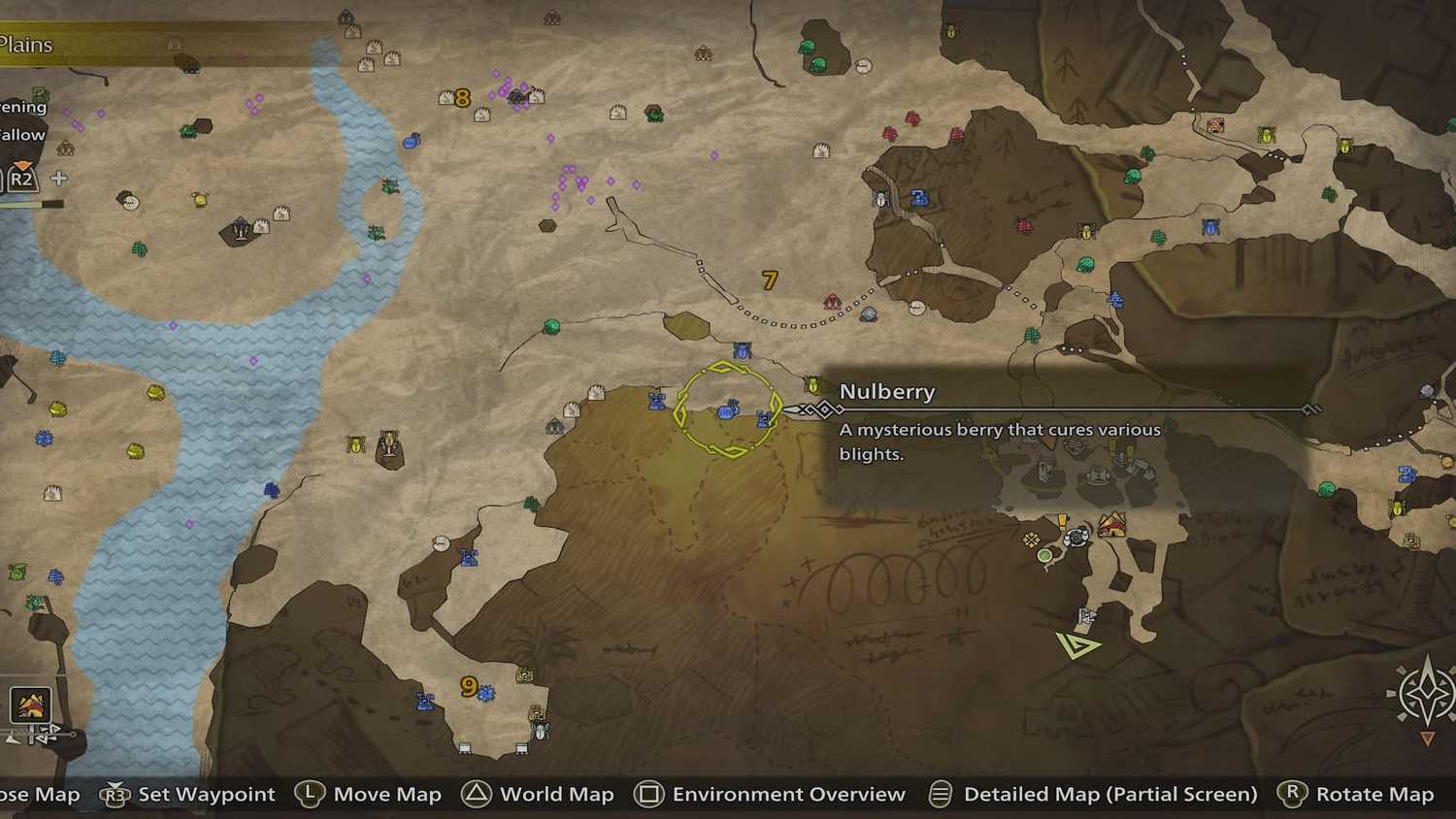Click the Nulberry tooltip title text

coord(887,391)
